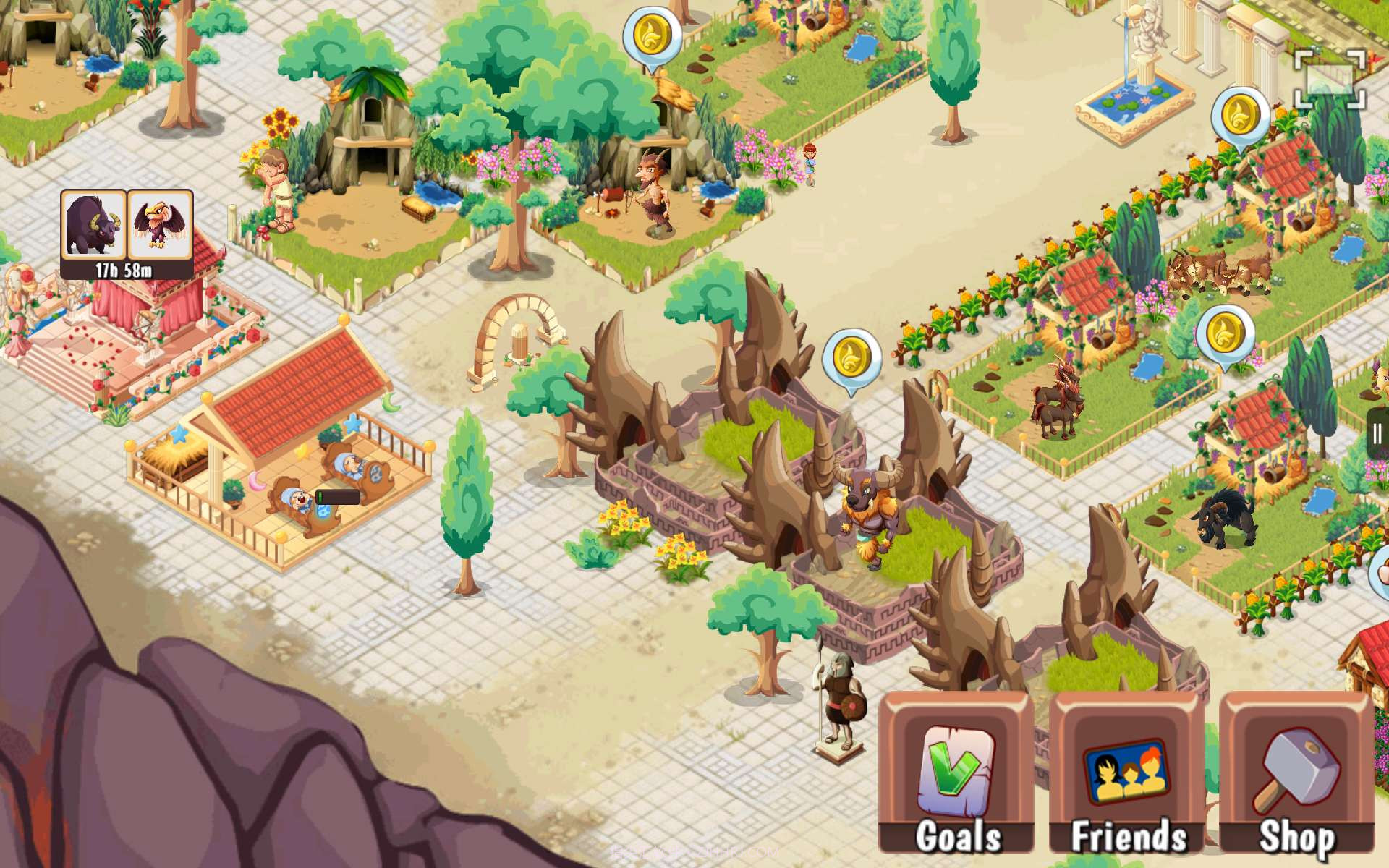Open the Shop with the hammer icon

point(1298,774)
